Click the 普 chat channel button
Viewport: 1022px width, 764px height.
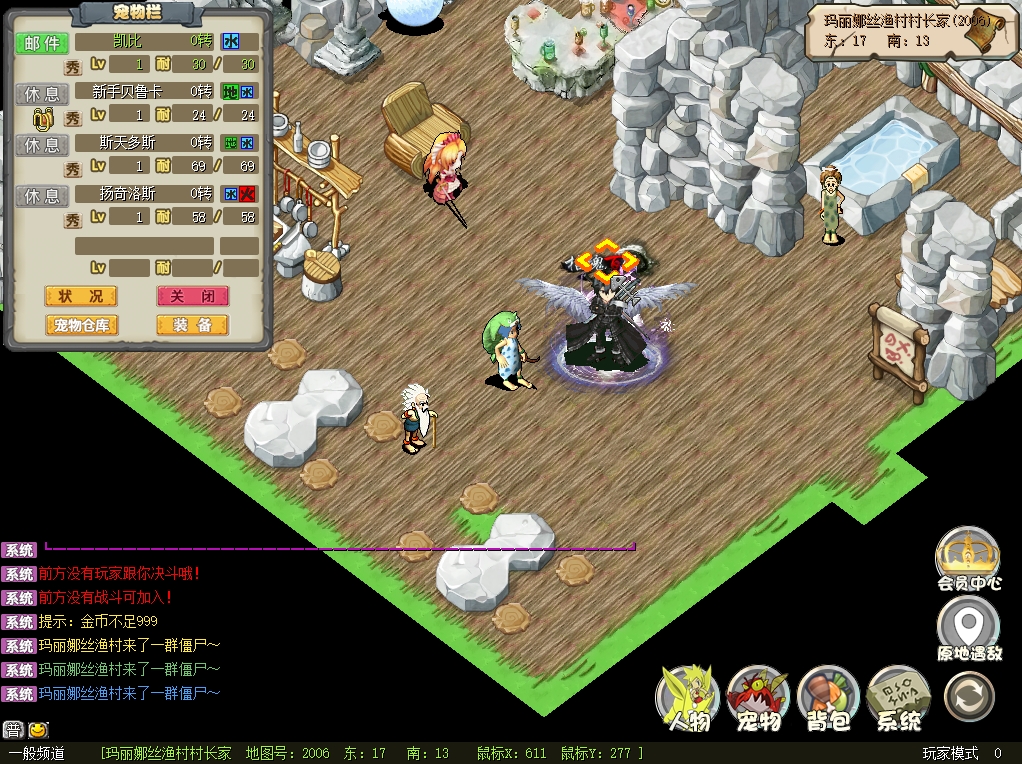(13, 730)
